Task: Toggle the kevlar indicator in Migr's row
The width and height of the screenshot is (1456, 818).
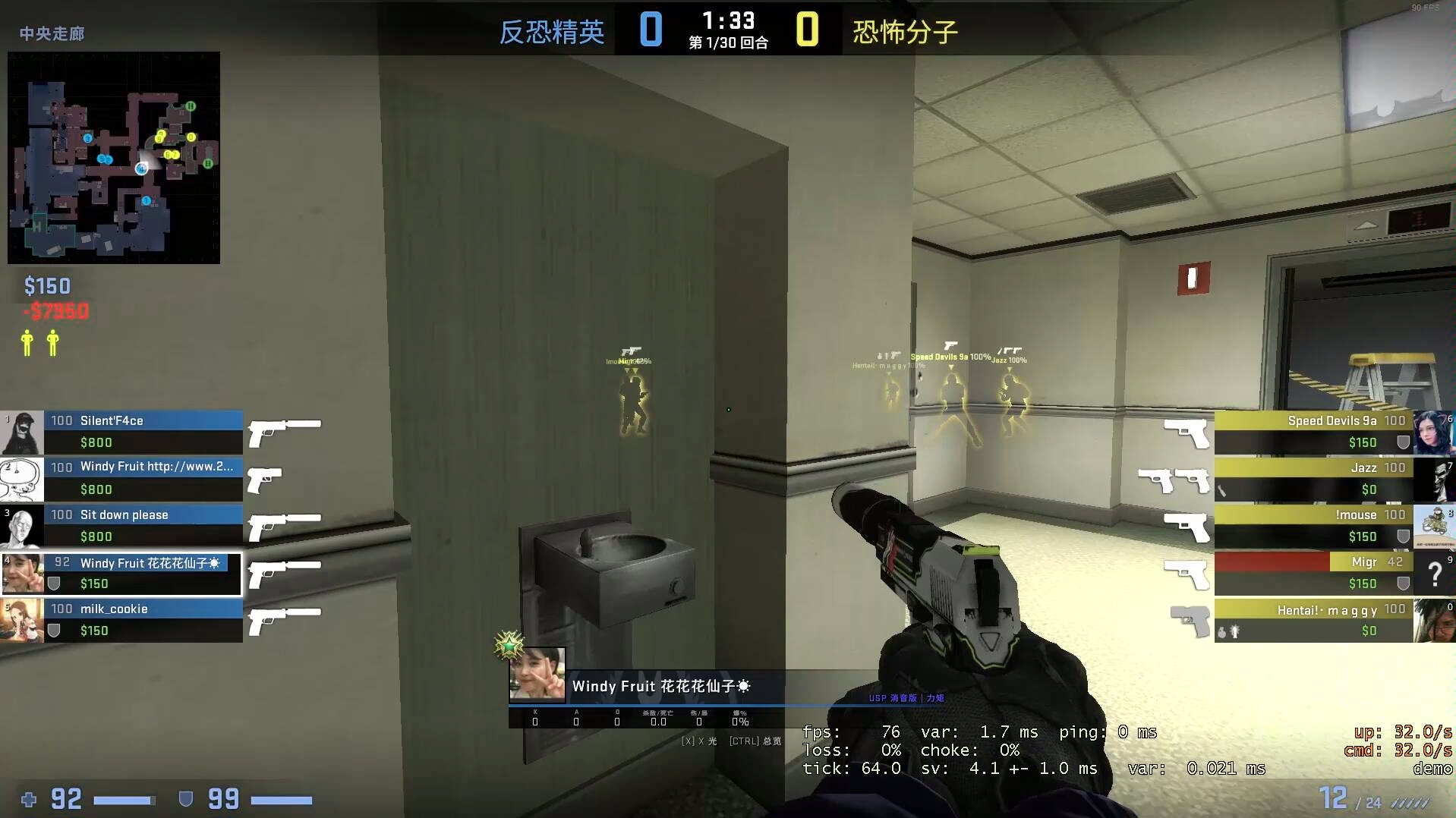Action: [x=1403, y=584]
